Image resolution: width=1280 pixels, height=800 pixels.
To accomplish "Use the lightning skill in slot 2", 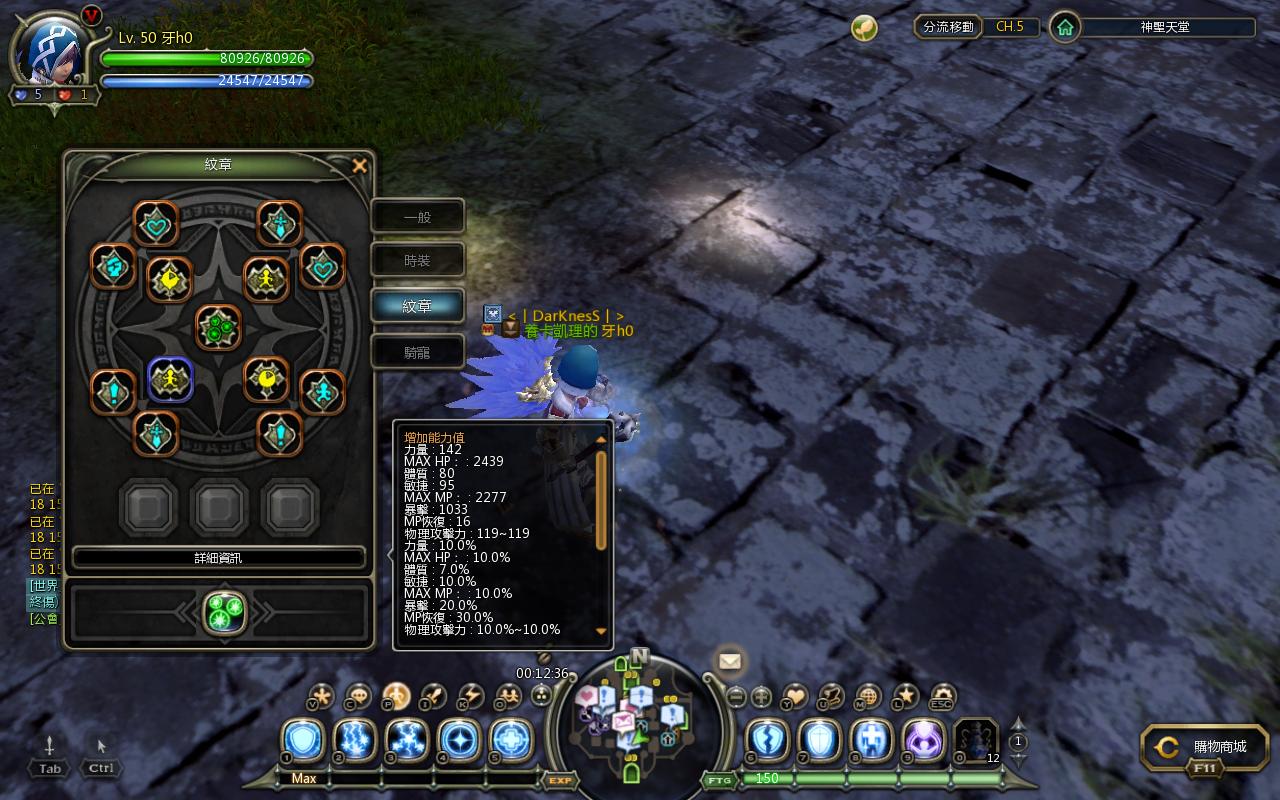I will pos(354,741).
